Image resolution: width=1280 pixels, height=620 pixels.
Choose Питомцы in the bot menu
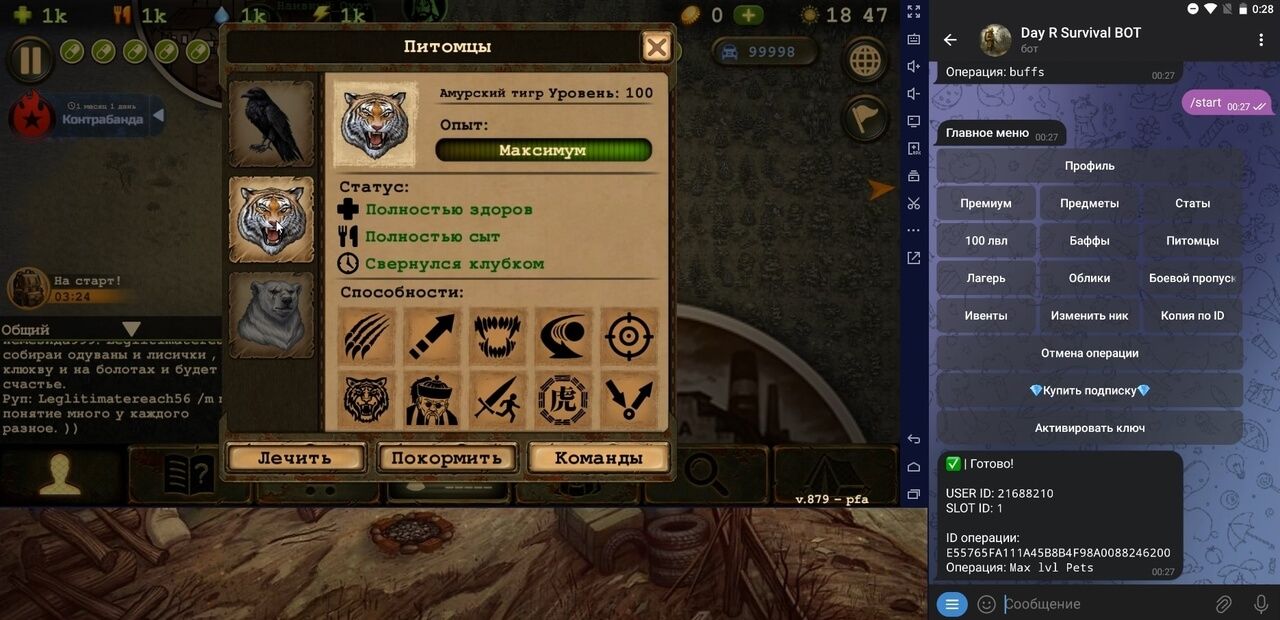click(x=1192, y=241)
